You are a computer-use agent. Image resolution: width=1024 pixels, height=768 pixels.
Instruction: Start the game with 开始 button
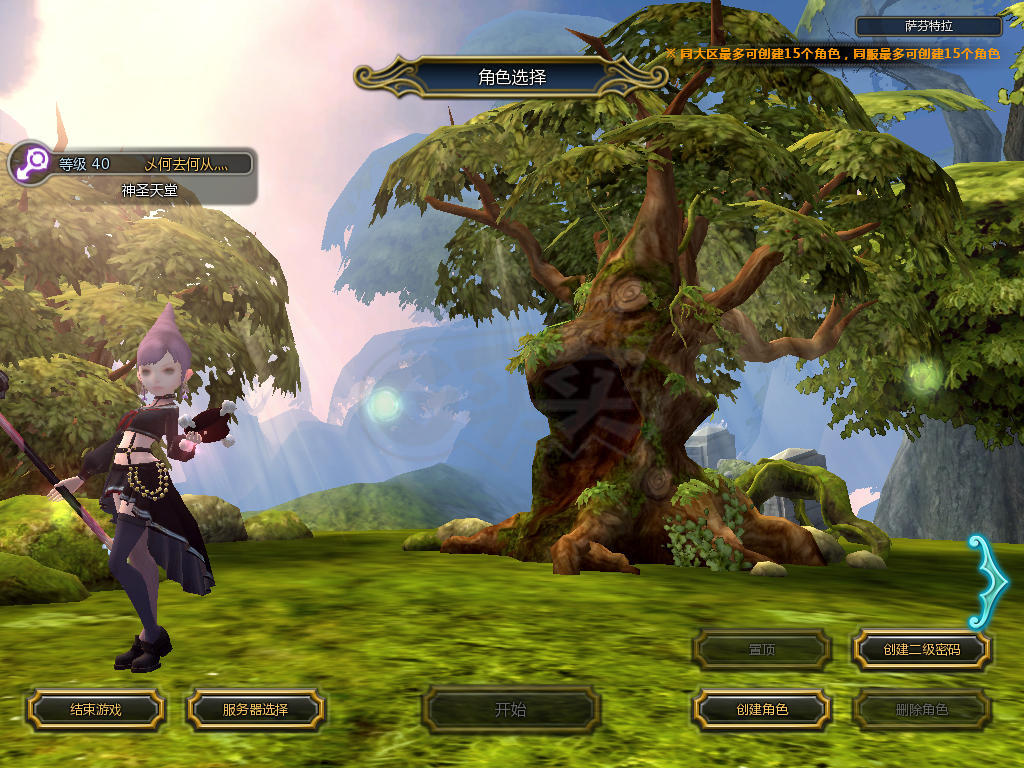pos(510,710)
